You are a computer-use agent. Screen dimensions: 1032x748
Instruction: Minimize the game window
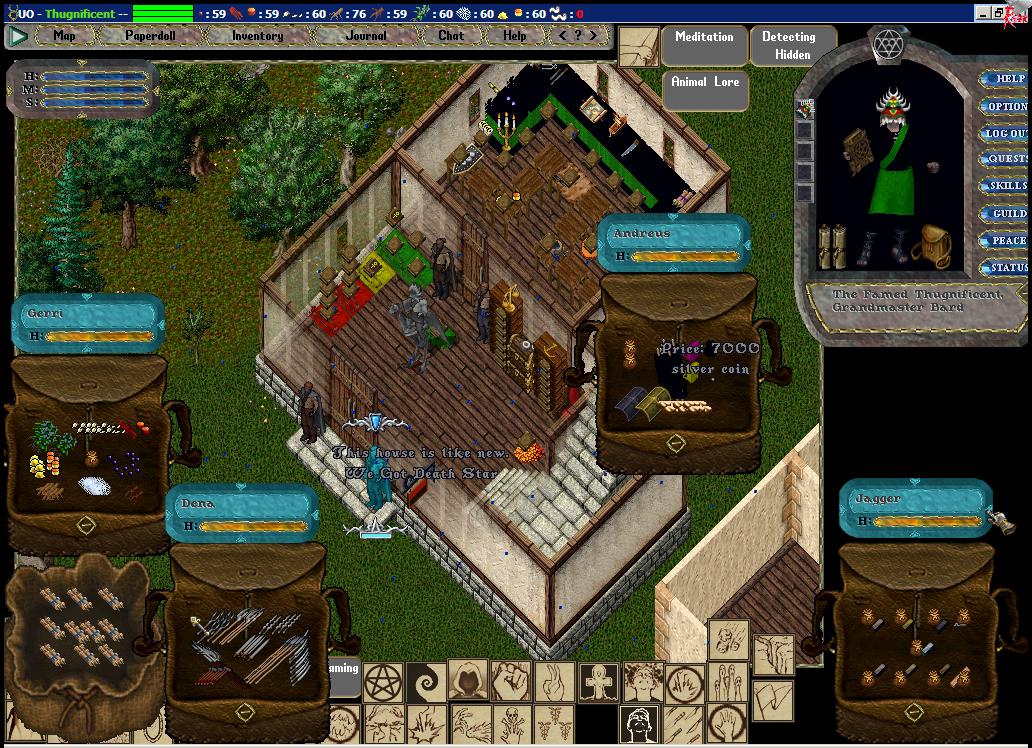click(984, 13)
